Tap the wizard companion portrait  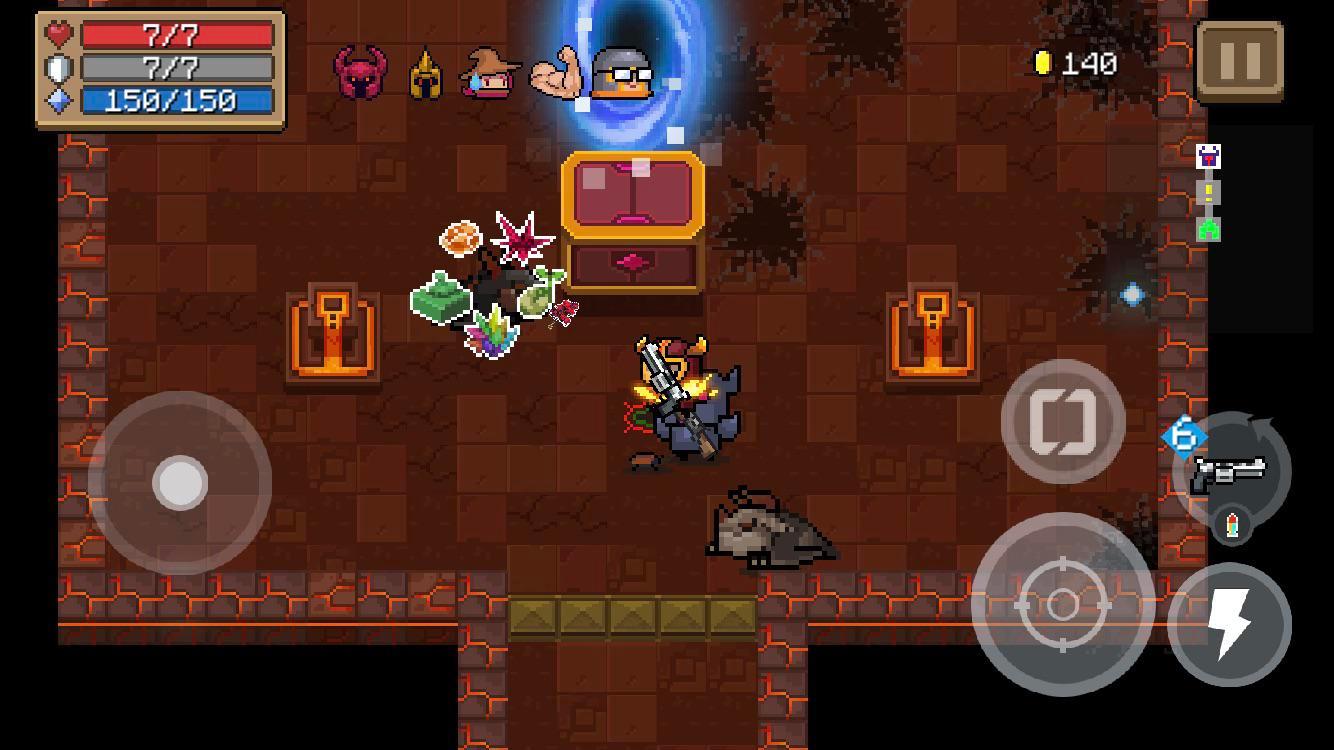point(485,72)
